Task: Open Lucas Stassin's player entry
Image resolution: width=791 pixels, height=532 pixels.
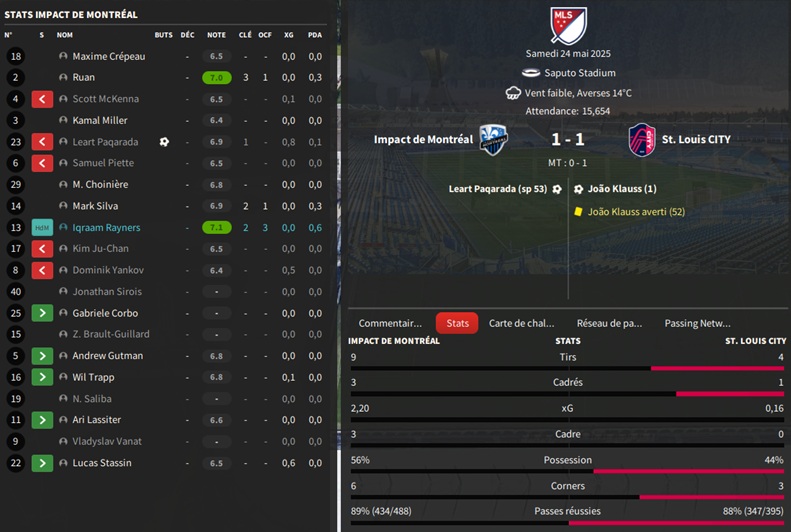Action: [102, 463]
